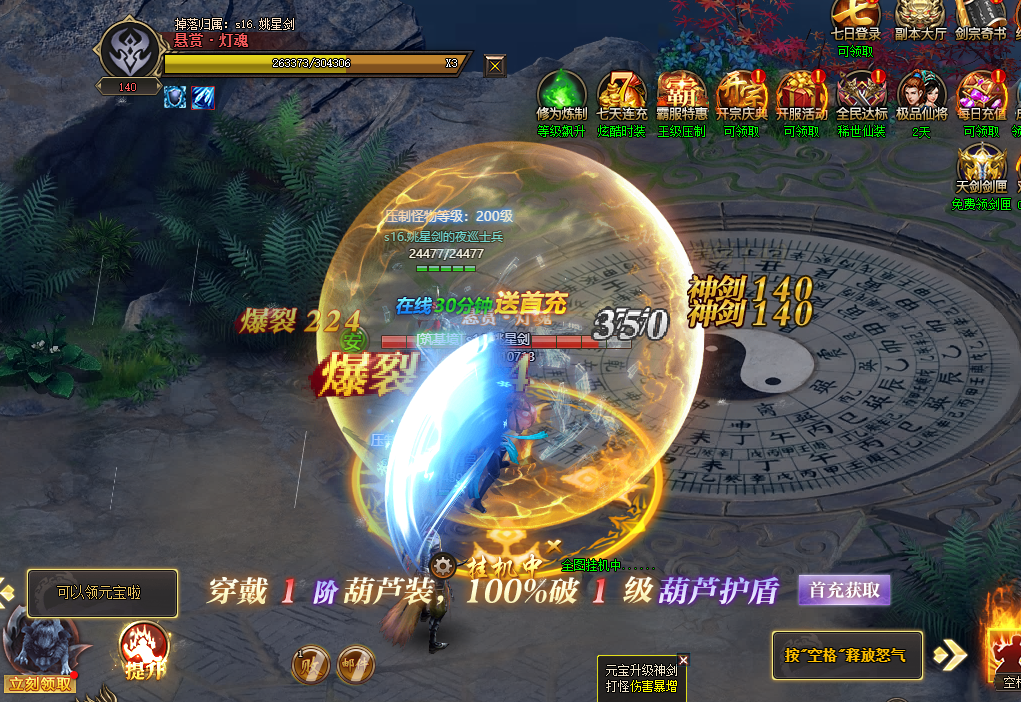The image size is (1021, 702).
Task: Open the 天剑剑匣 sword case icon
Action: click(982, 168)
